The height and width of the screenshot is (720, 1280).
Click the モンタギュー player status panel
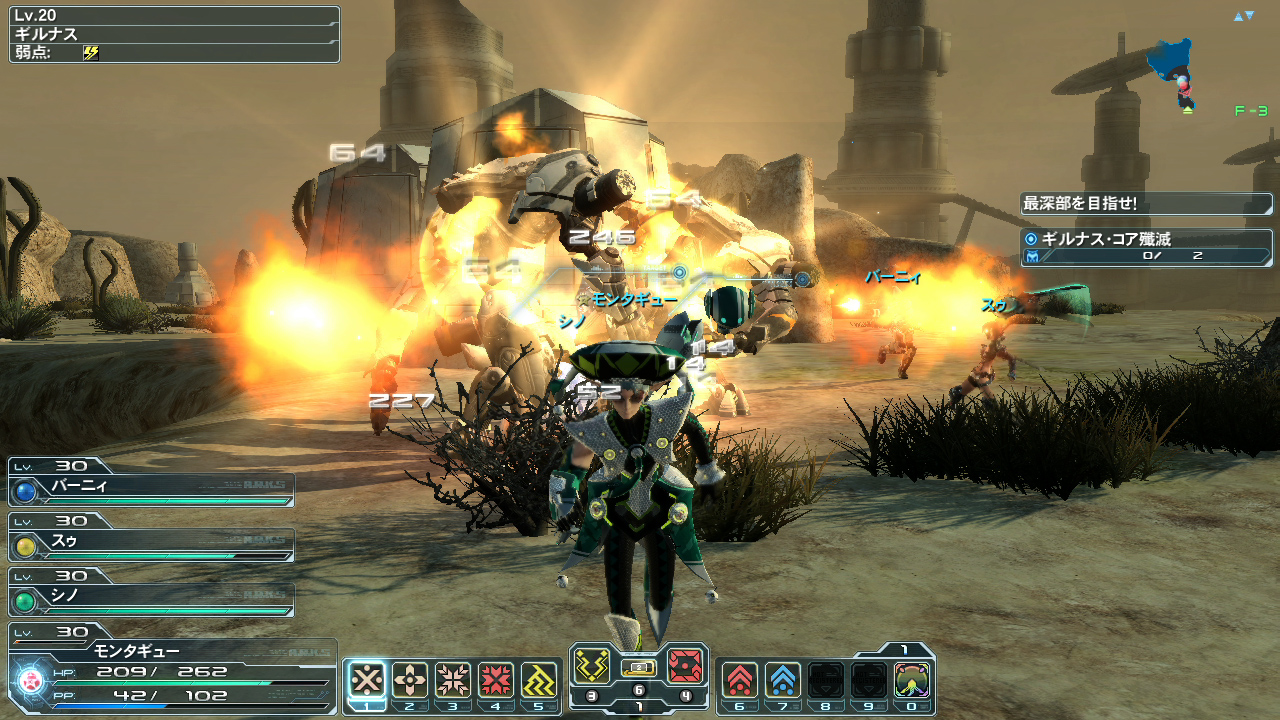[x=172, y=670]
